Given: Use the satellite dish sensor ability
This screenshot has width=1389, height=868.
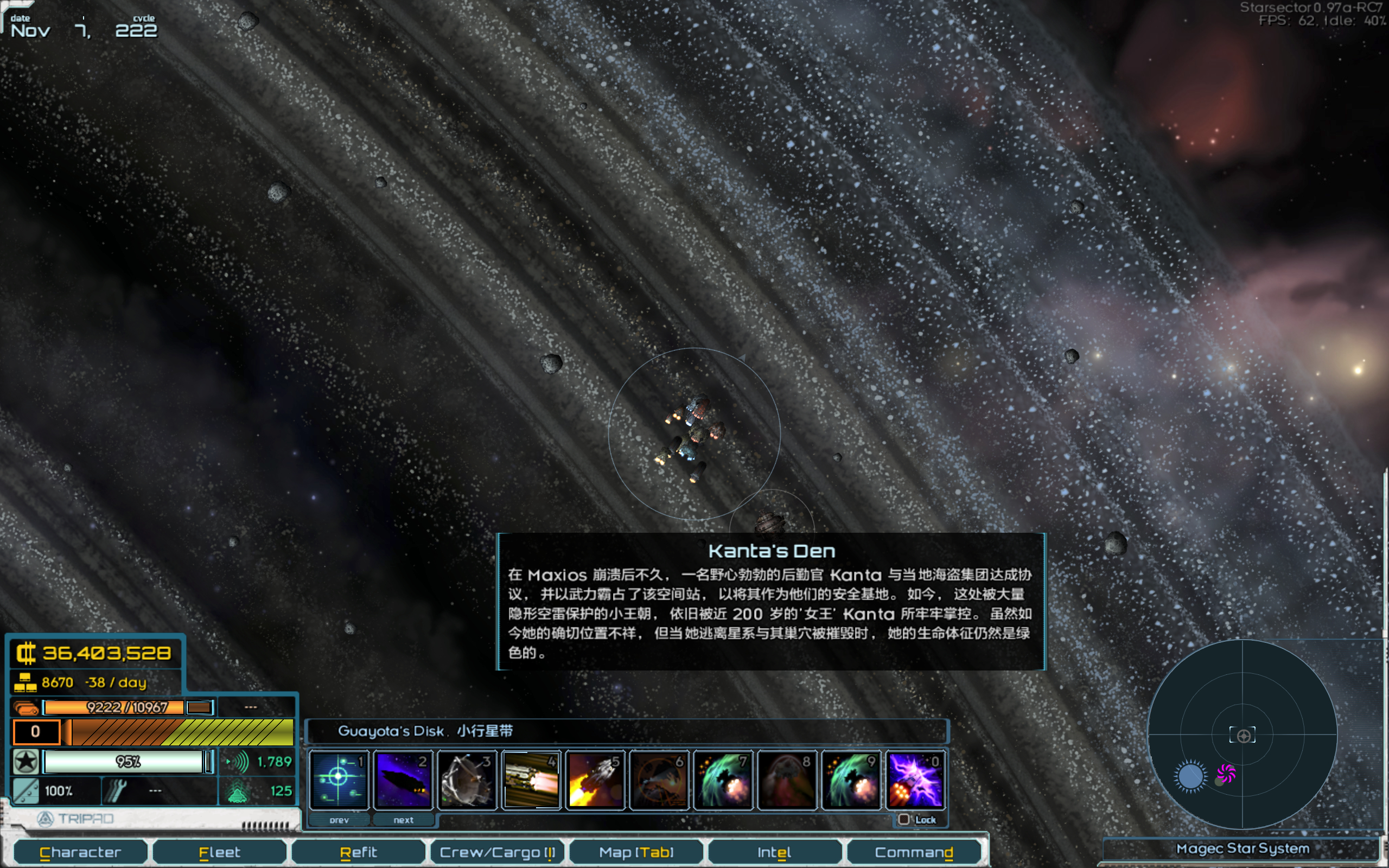Looking at the screenshot, I should (x=467, y=780).
